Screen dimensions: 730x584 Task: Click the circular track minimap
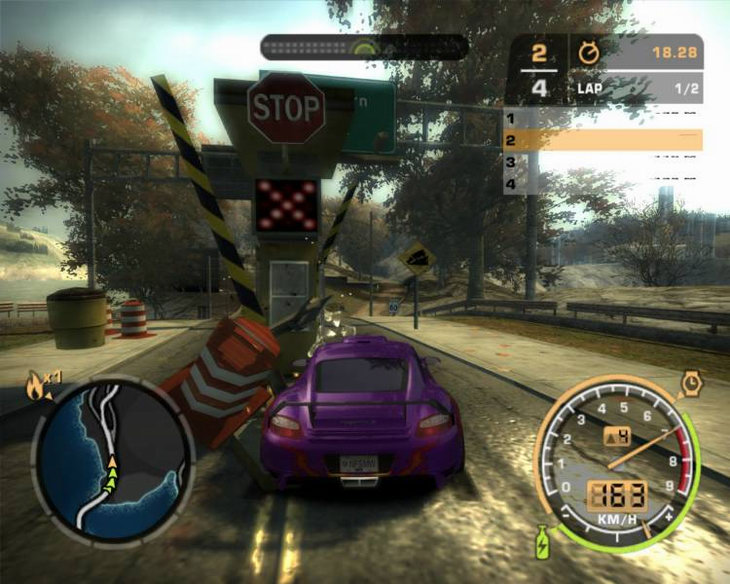click(113, 458)
